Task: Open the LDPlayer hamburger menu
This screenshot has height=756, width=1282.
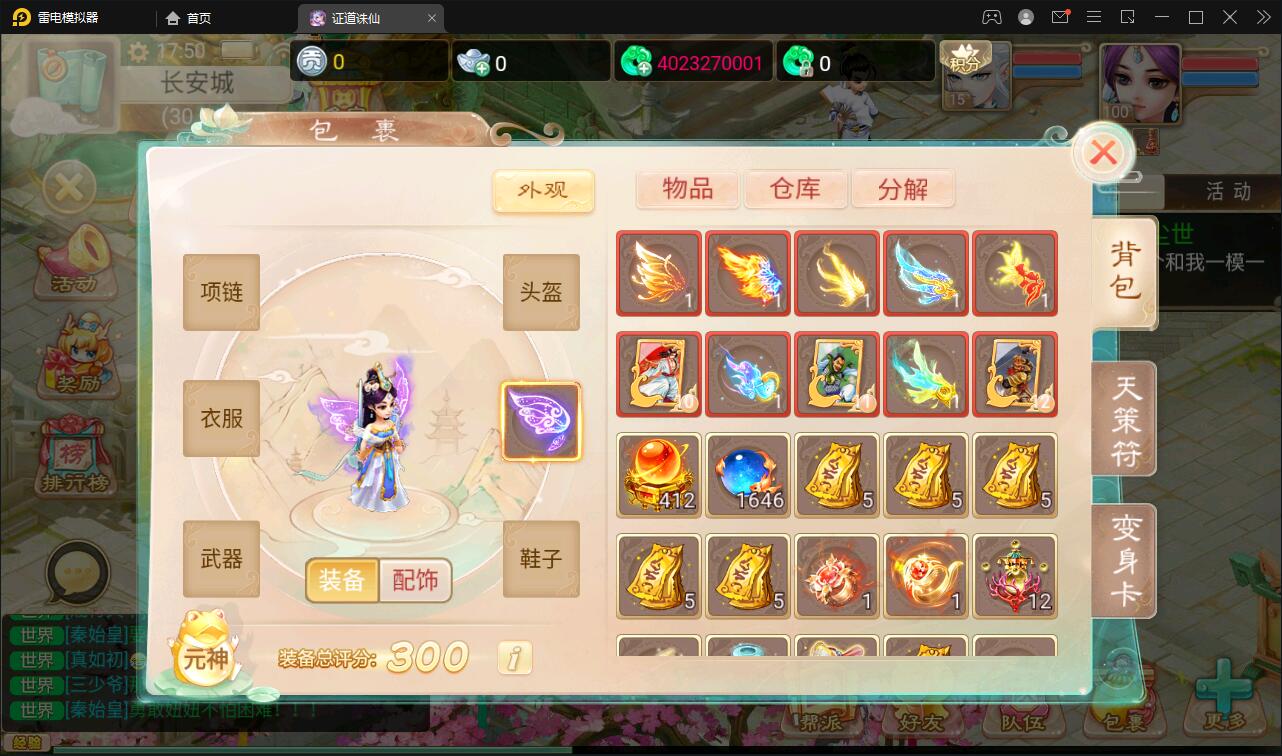Action: 1094,17
